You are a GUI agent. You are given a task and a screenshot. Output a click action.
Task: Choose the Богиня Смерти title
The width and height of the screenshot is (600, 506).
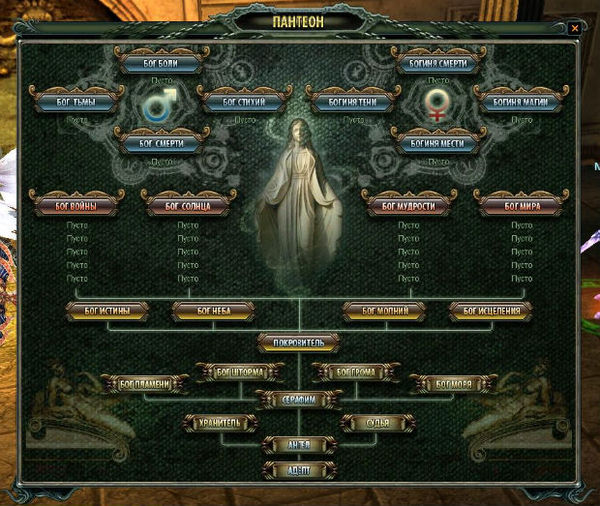(437, 63)
